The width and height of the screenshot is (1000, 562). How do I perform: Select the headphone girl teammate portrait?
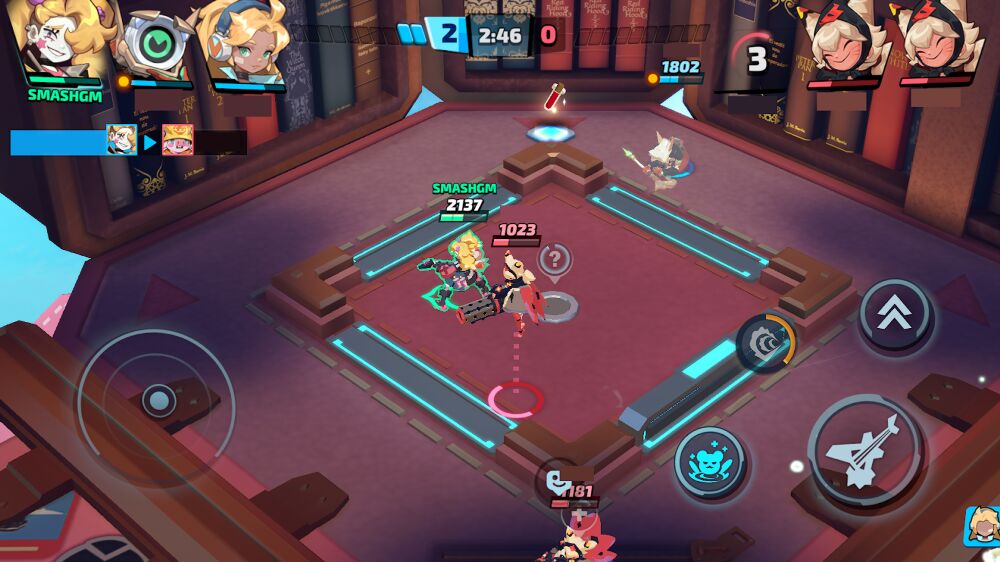[x=245, y=43]
